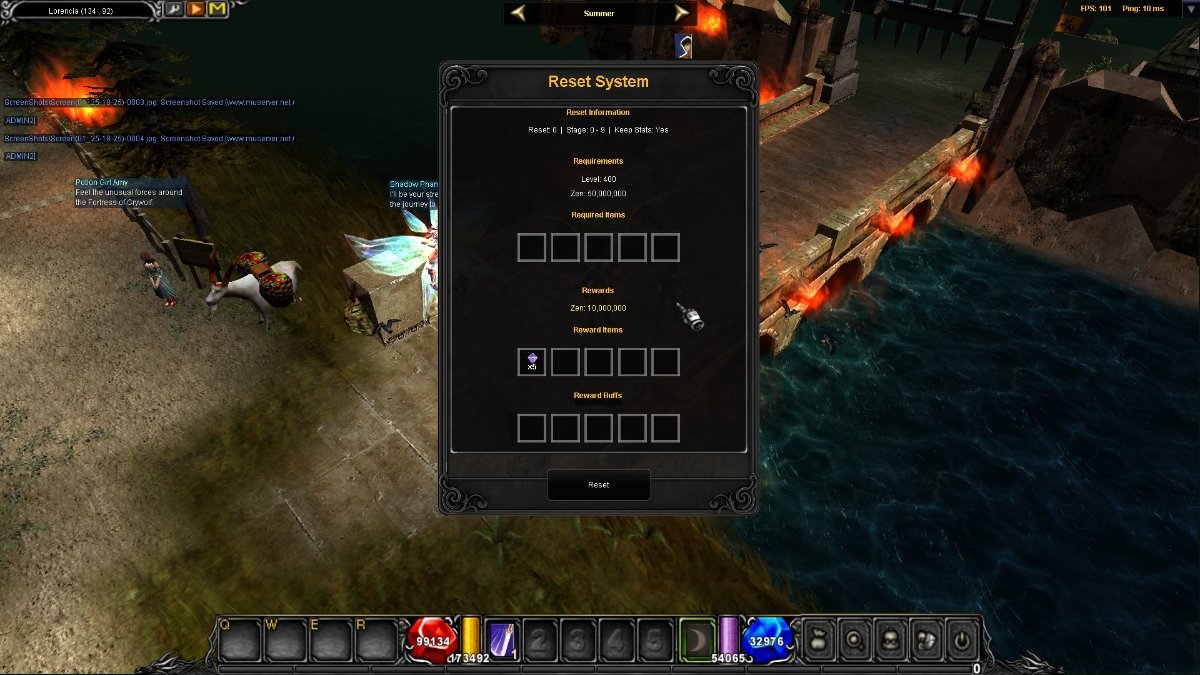
Task: Select the x5 reward item slot
Action: click(x=532, y=362)
